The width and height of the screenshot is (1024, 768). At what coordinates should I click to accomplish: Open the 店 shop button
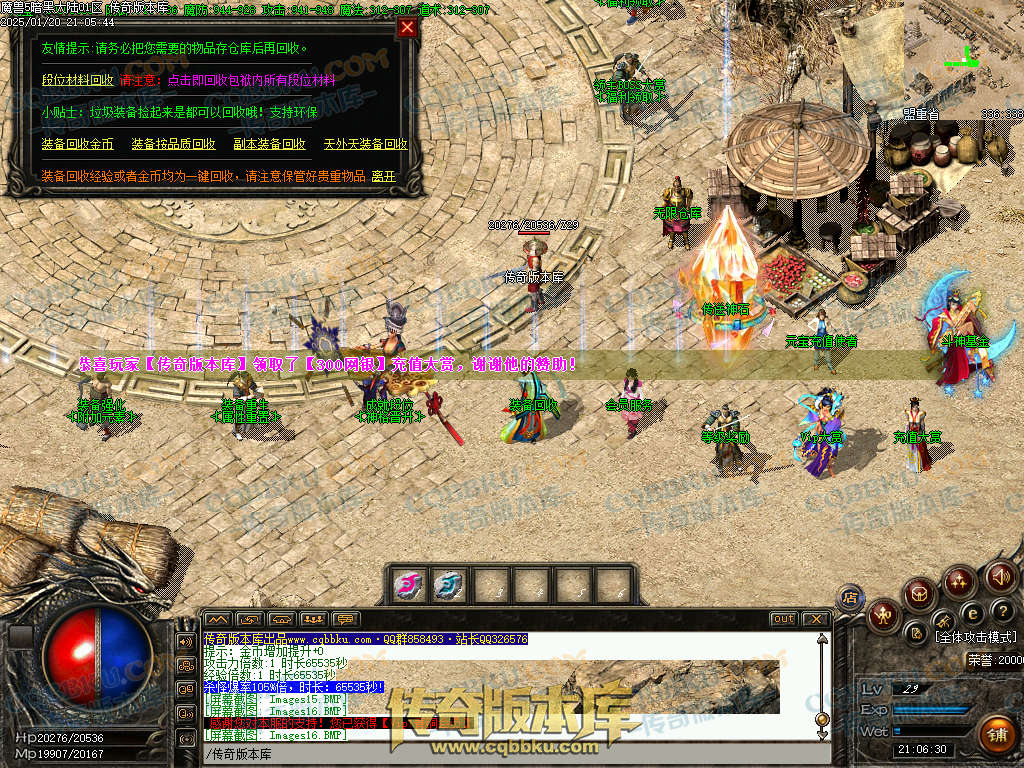click(850, 597)
